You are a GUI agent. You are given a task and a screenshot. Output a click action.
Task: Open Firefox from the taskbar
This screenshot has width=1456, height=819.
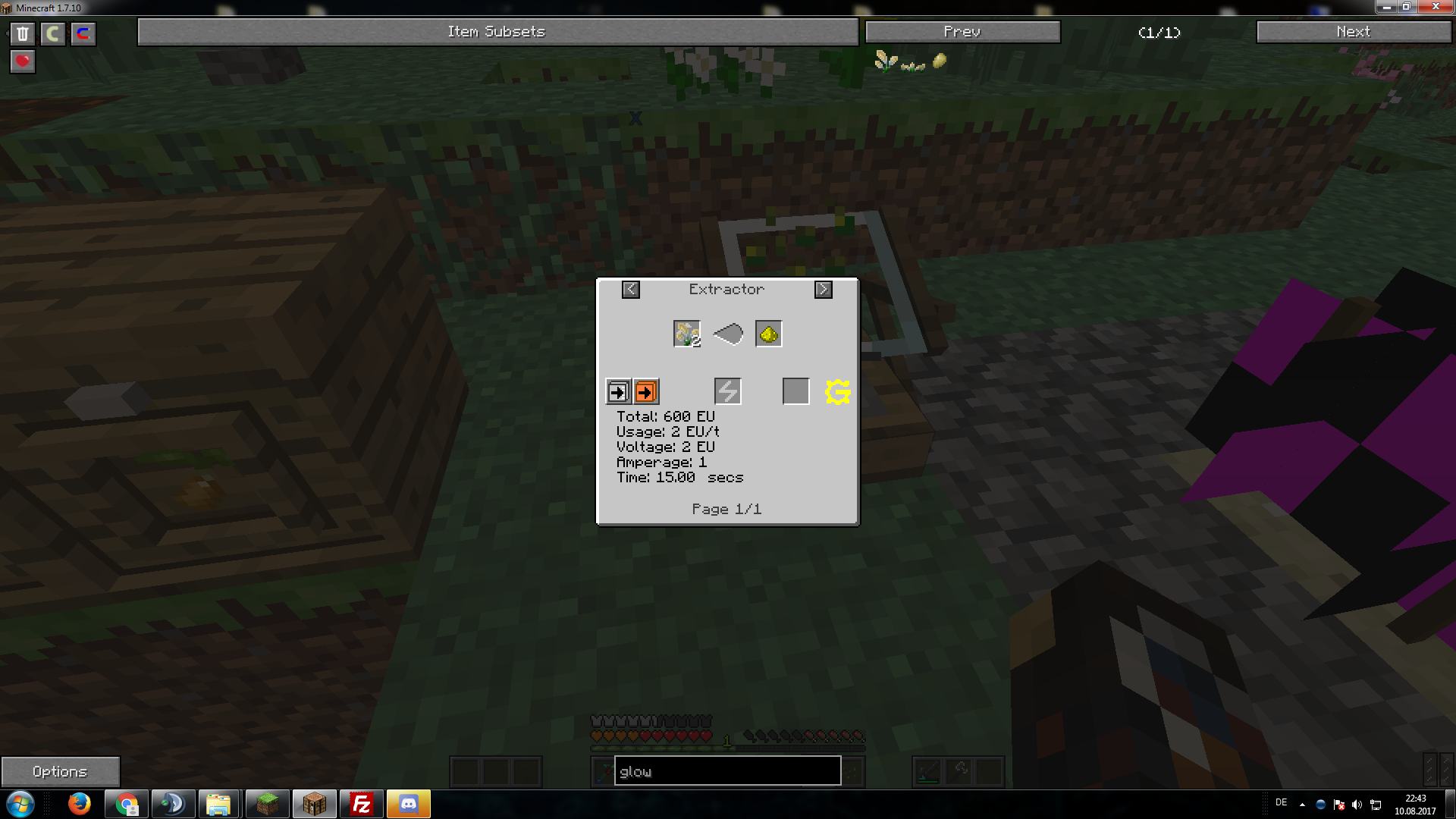(80, 804)
